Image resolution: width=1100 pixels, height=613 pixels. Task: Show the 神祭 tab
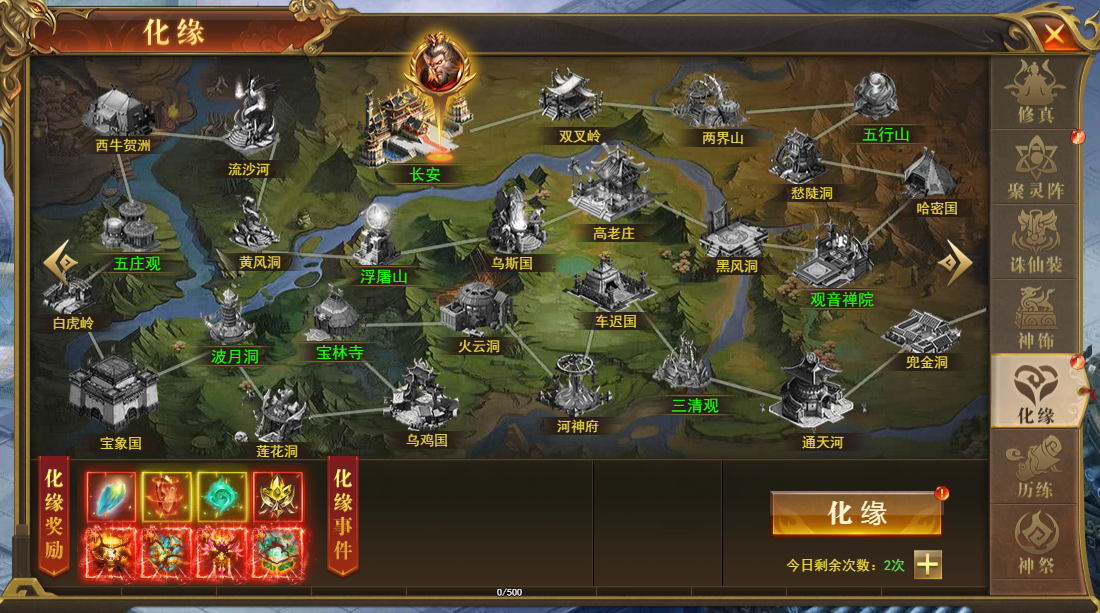[x=1035, y=542]
